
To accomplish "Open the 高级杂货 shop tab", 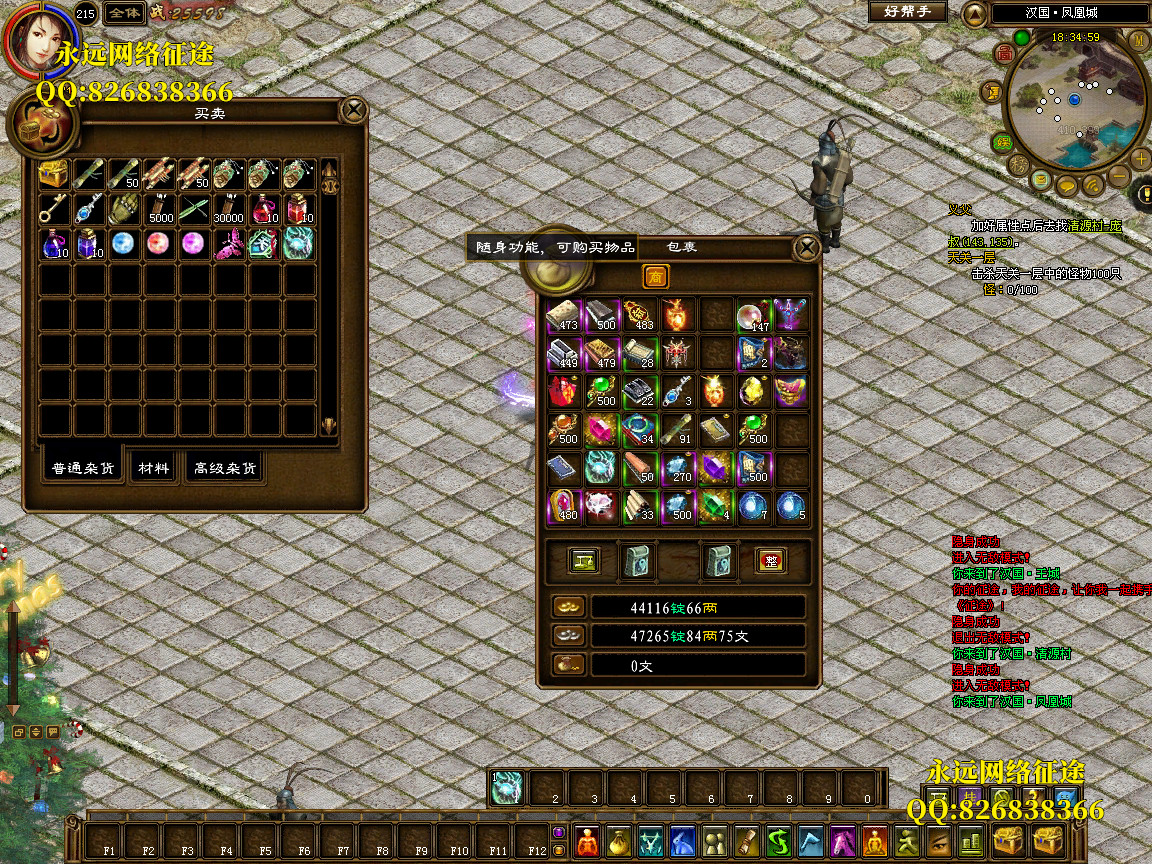I will 225,468.
